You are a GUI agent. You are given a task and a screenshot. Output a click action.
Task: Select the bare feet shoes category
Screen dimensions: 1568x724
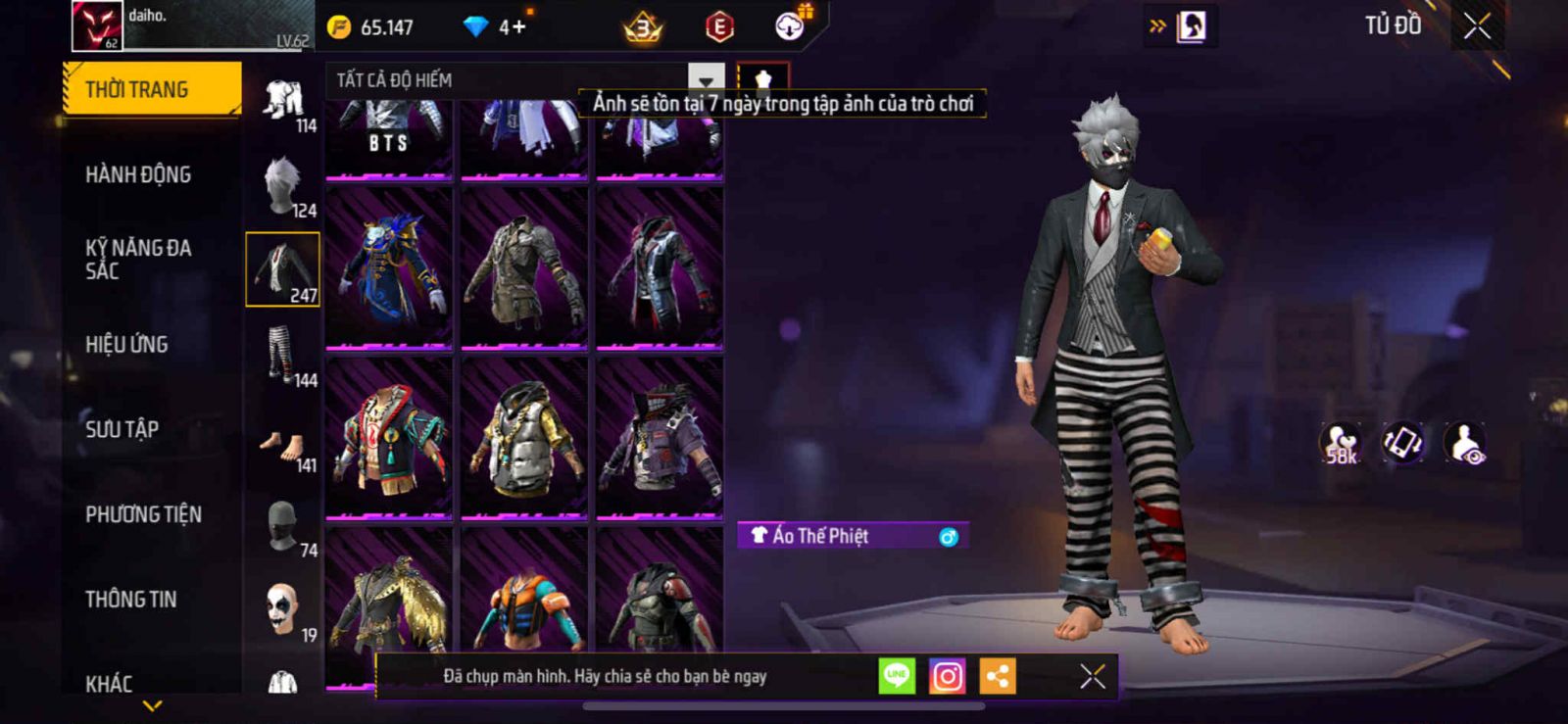[x=282, y=445]
